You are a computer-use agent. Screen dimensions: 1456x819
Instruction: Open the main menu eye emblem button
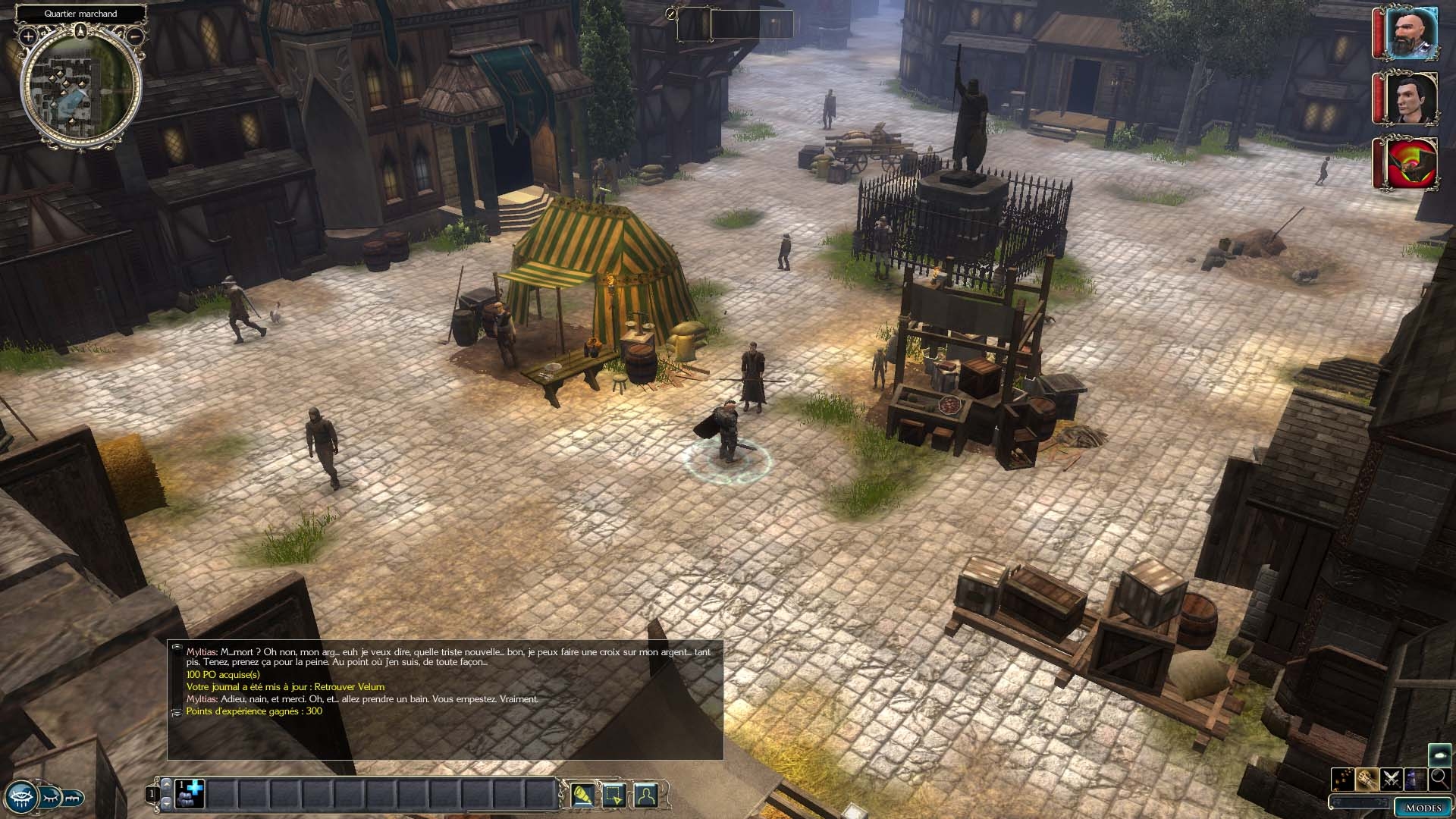(20, 796)
